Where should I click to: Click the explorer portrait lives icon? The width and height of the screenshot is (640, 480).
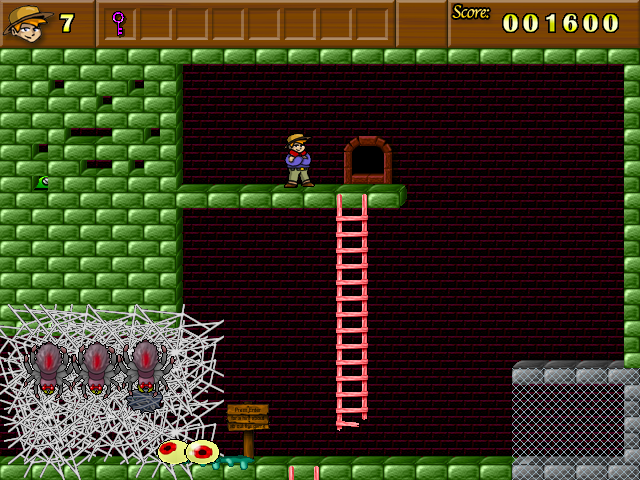tap(27, 22)
